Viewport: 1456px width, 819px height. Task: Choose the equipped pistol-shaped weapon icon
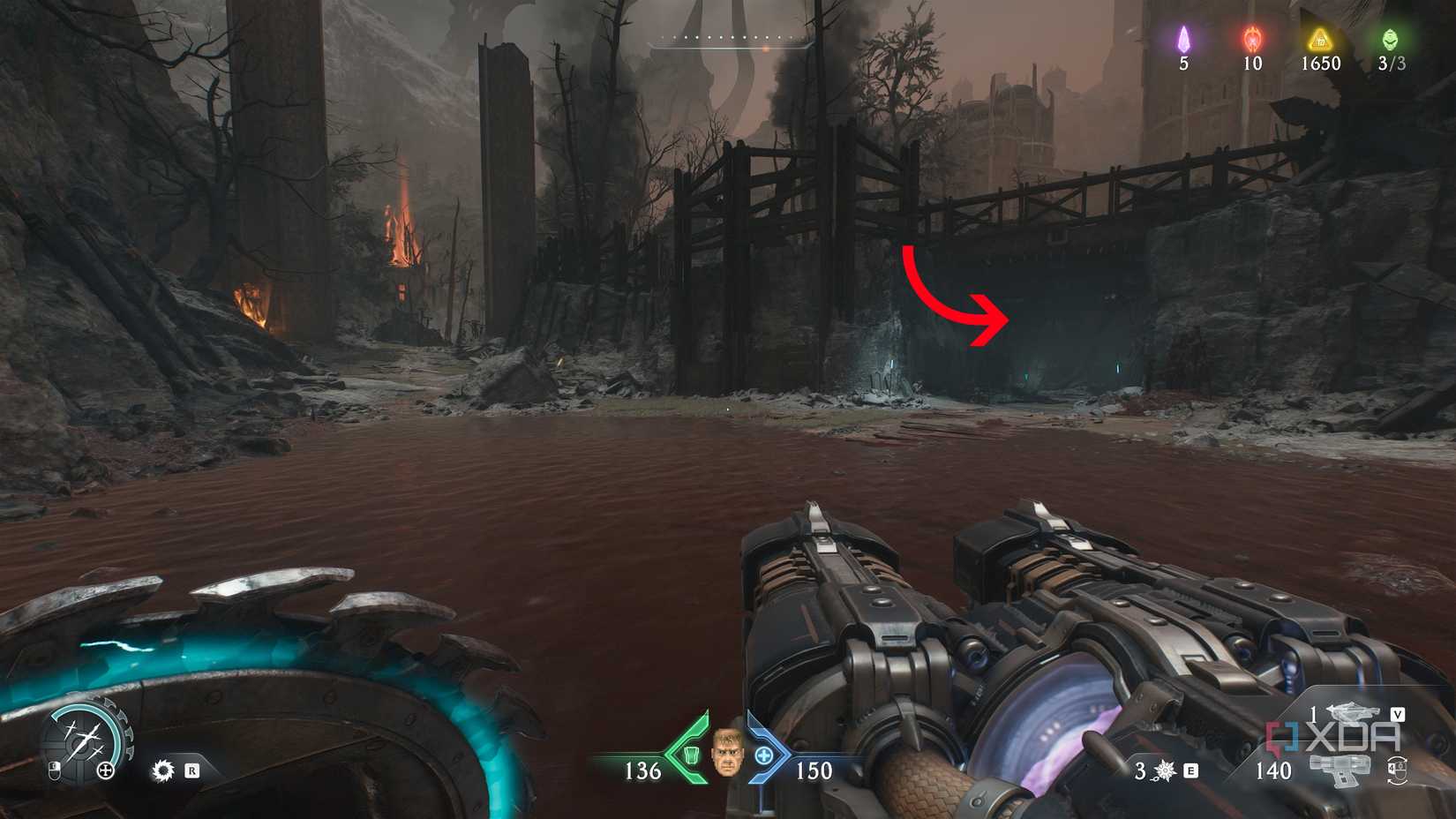(x=1341, y=770)
